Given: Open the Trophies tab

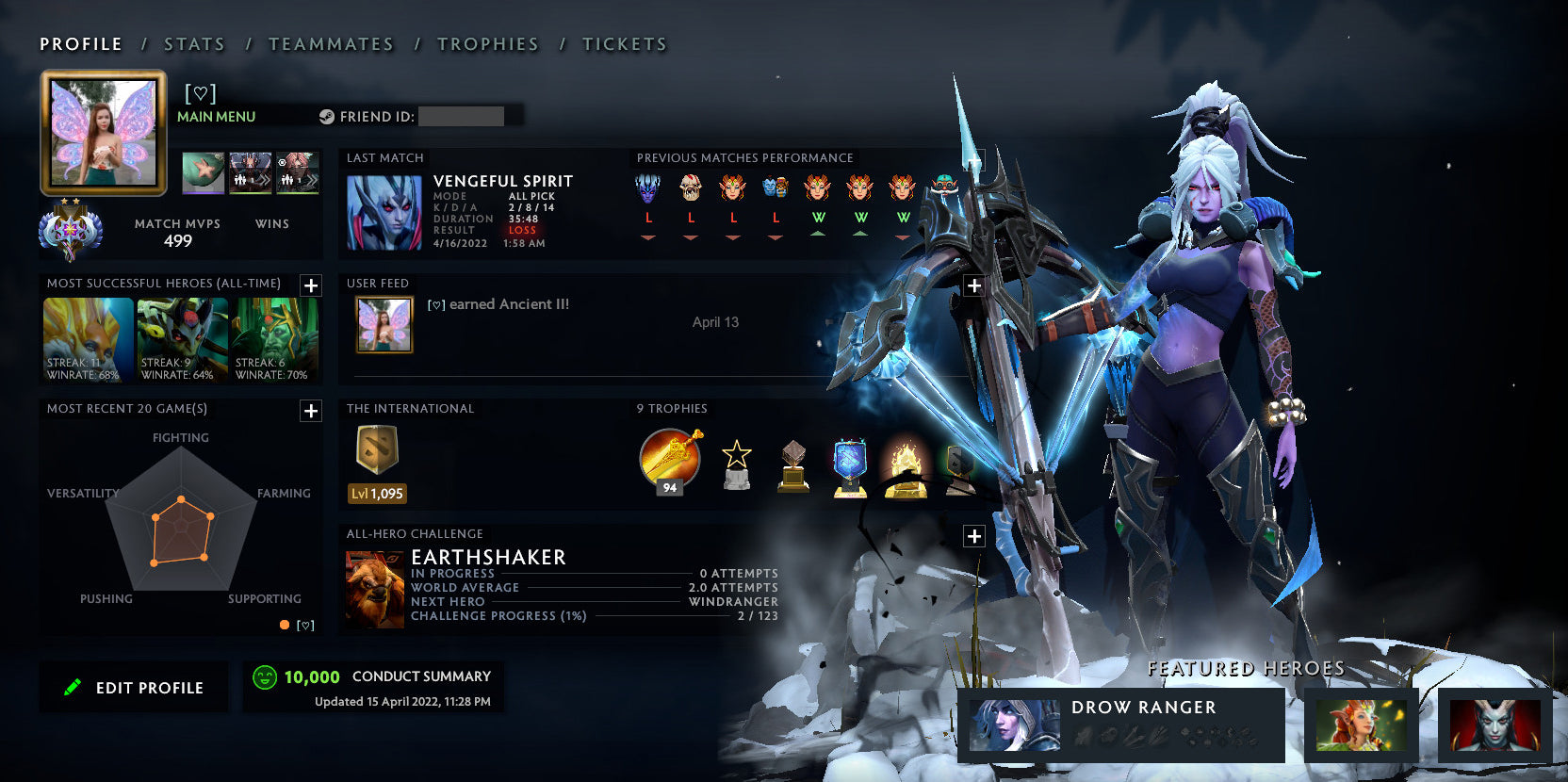Looking at the screenshot, I should point(487,43).
